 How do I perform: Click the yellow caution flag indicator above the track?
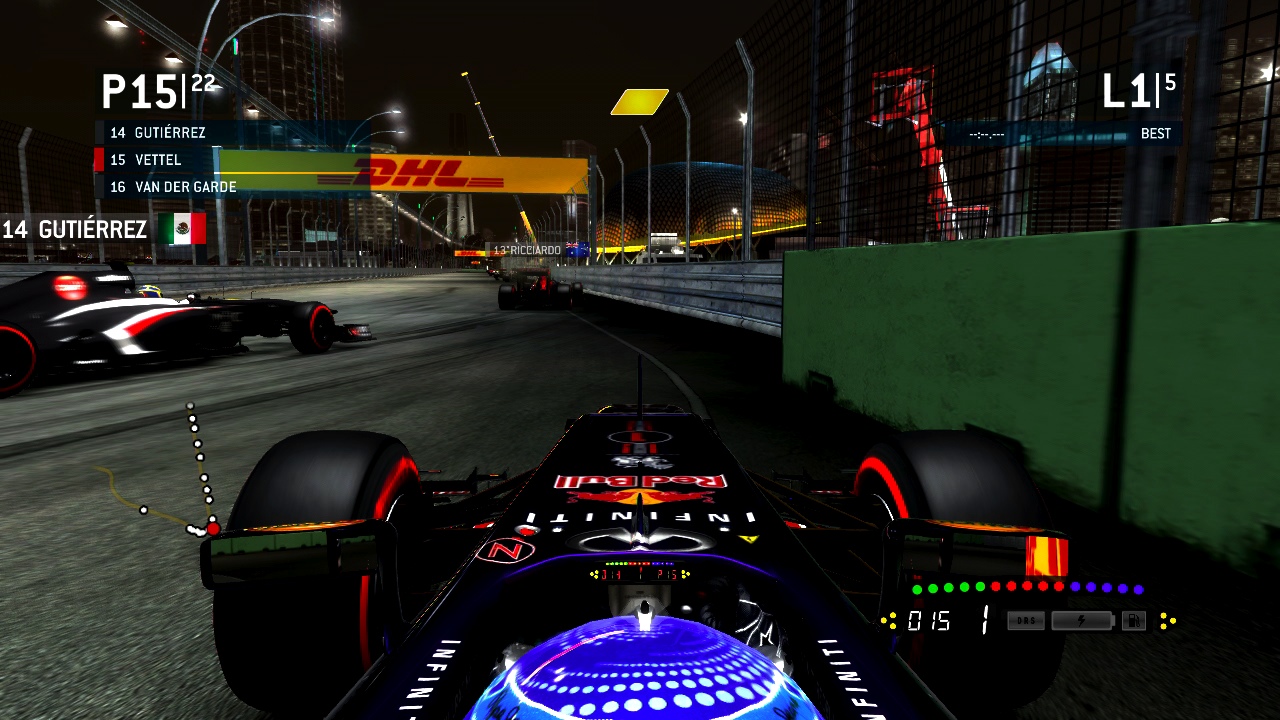(639, 100)
